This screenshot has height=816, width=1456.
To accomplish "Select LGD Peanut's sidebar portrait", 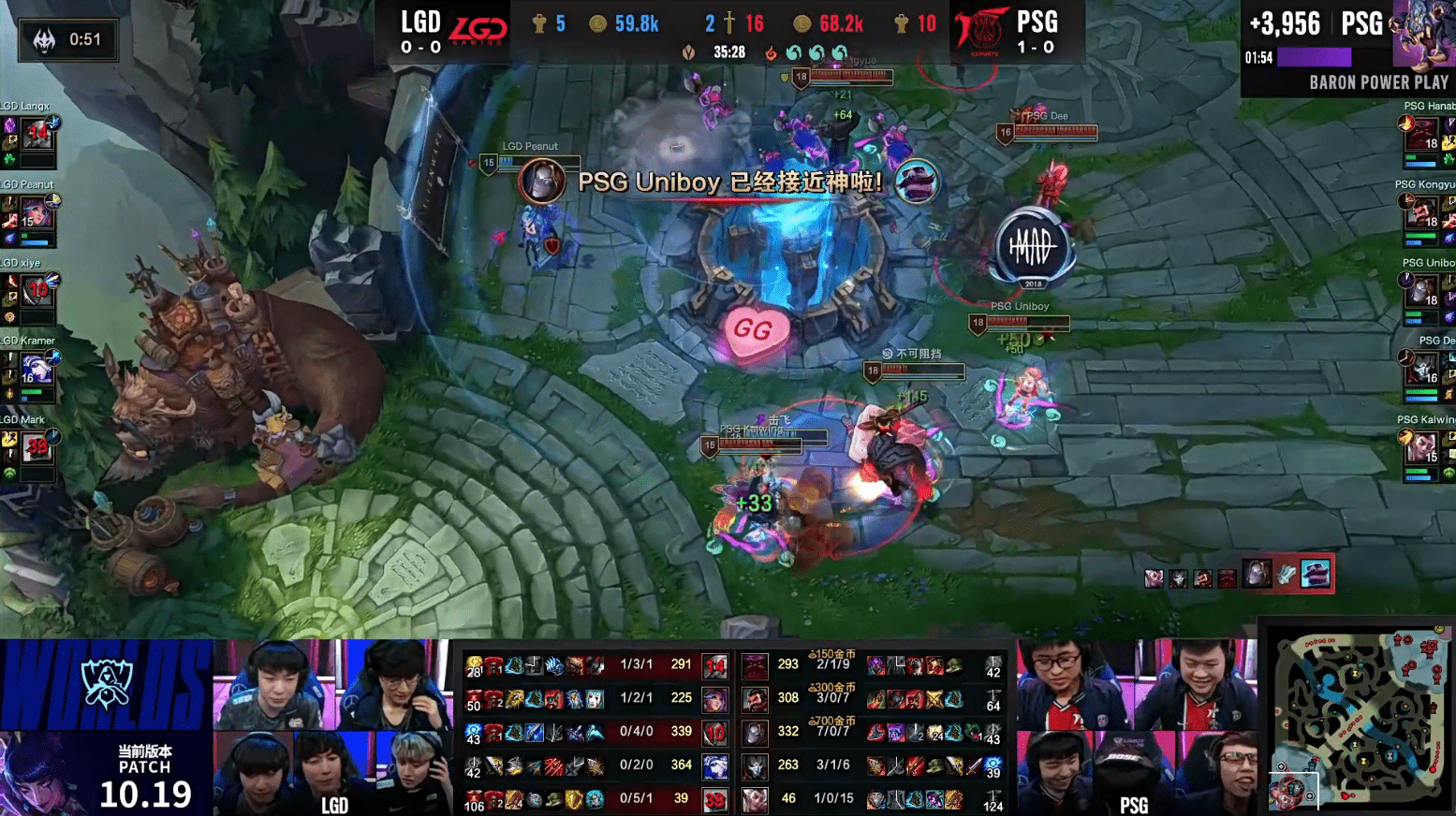I will click(x=35, y=215).
